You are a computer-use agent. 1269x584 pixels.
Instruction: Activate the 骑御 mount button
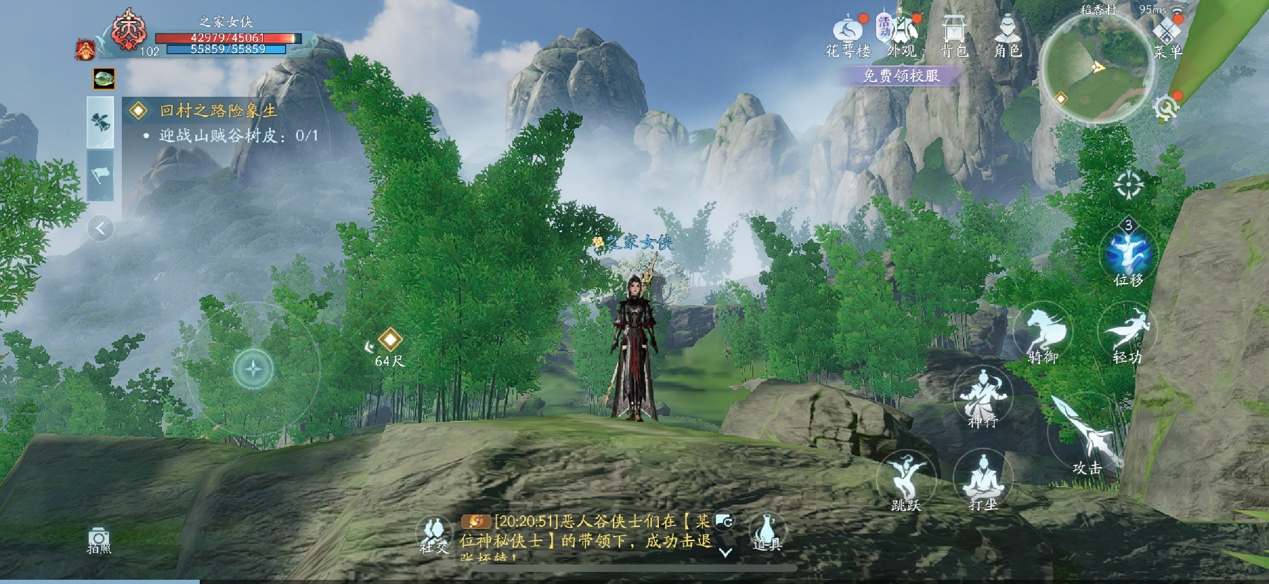1041,331
